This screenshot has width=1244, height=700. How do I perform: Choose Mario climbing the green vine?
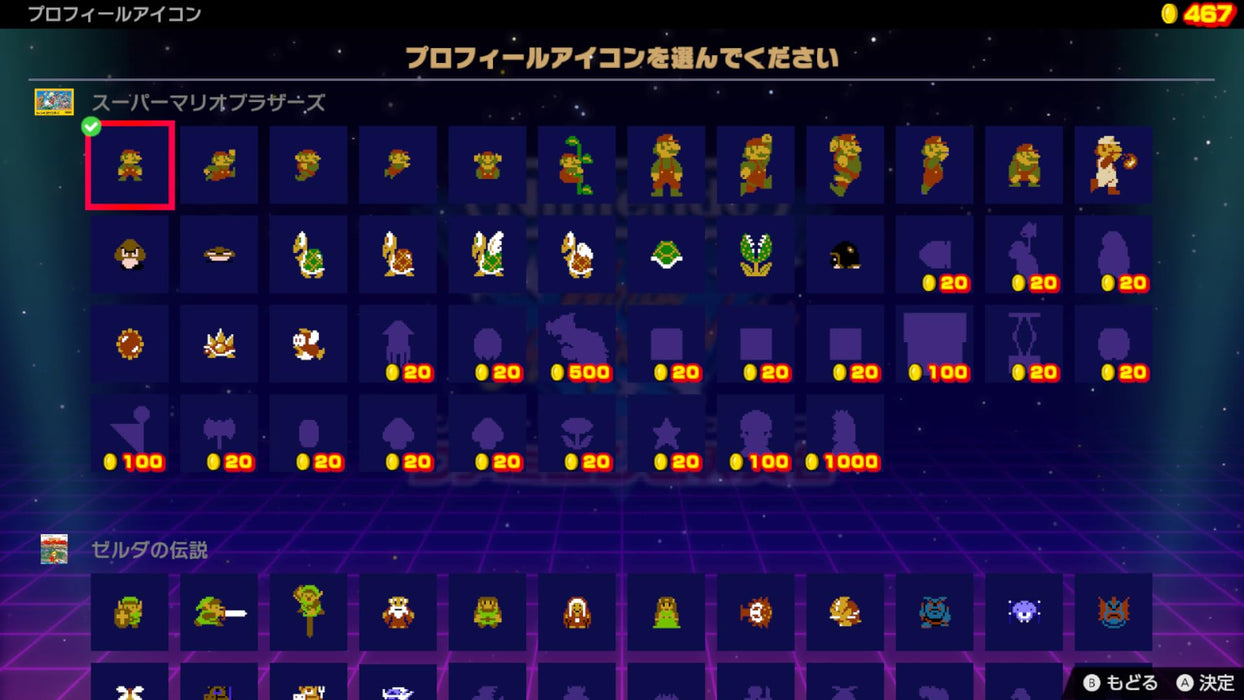pyautogui.click(x=577, y=165)
